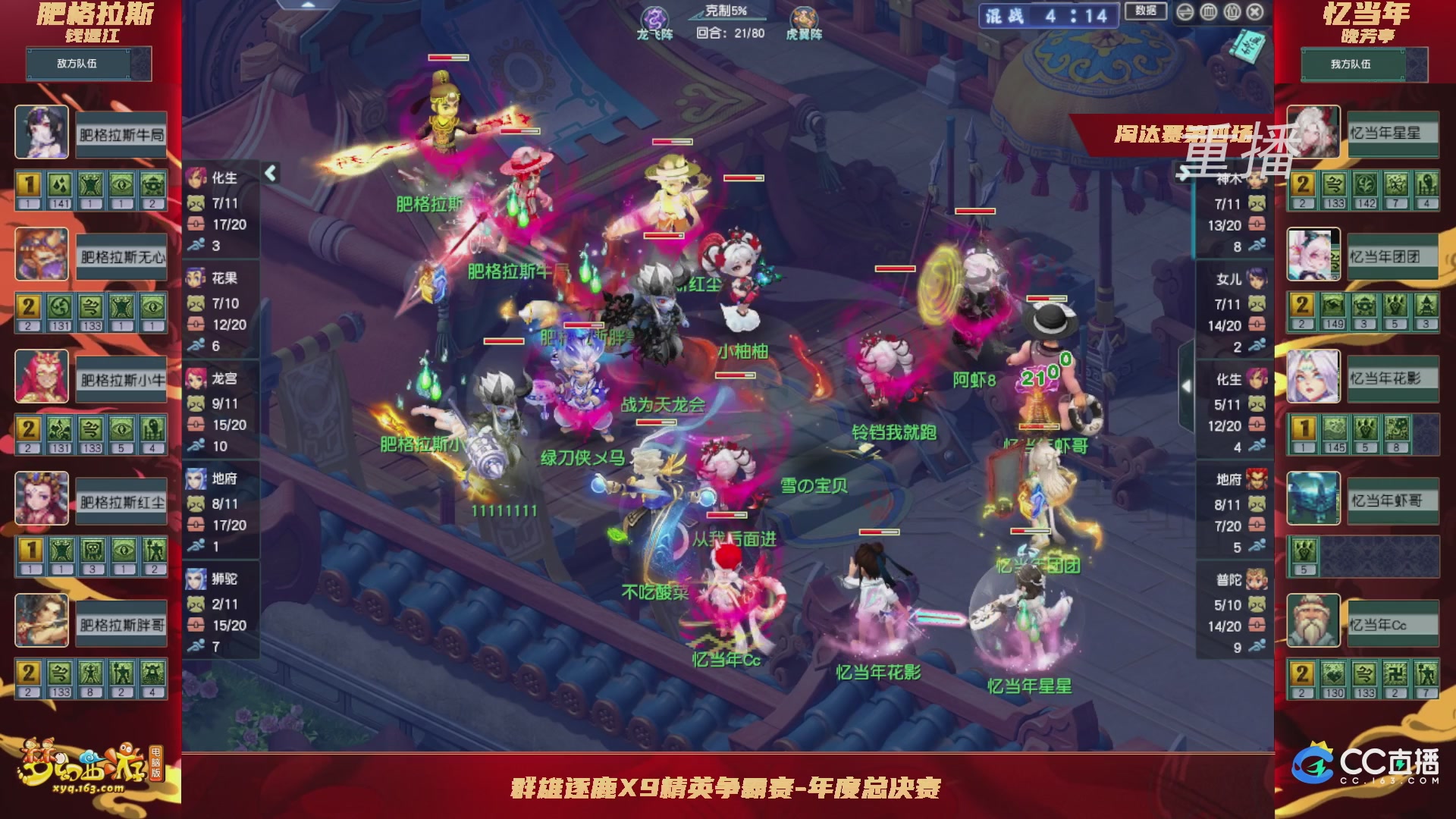
Task: Collapse the left battle stats panel arrow
Action: coord(269,172)
